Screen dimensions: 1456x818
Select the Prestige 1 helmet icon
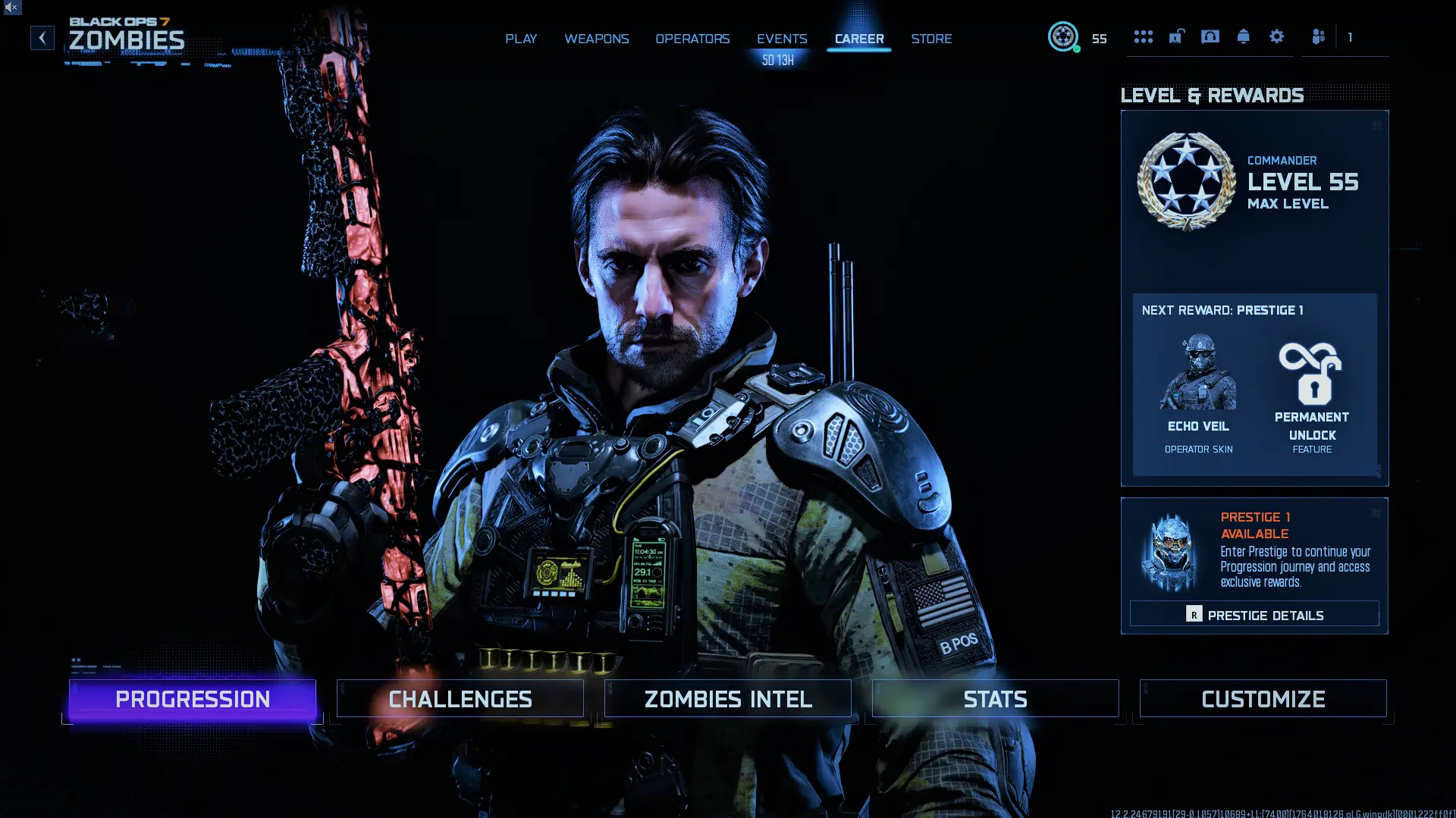pos(1172,550)
